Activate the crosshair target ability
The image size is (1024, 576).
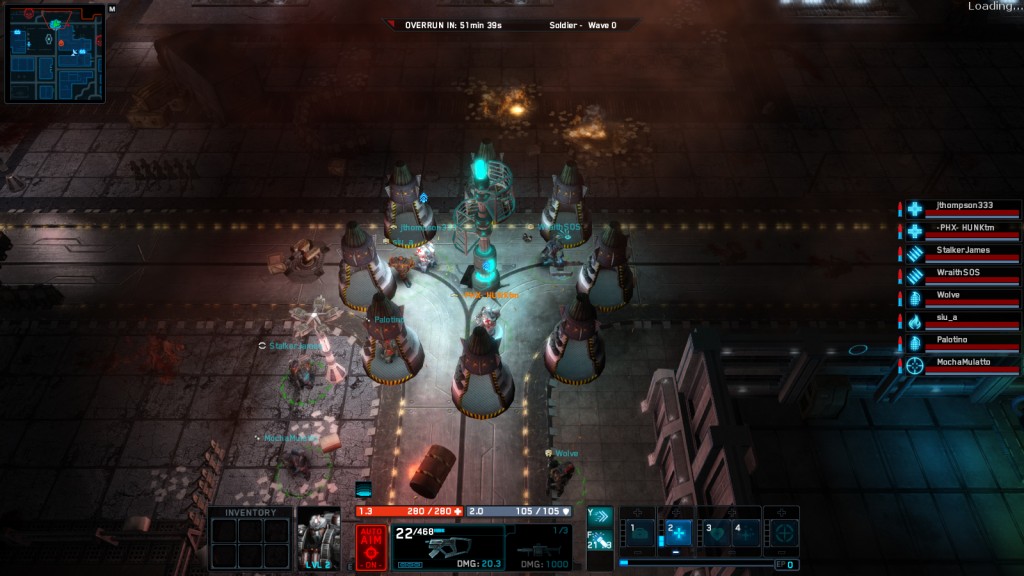[x=782, y=533]
